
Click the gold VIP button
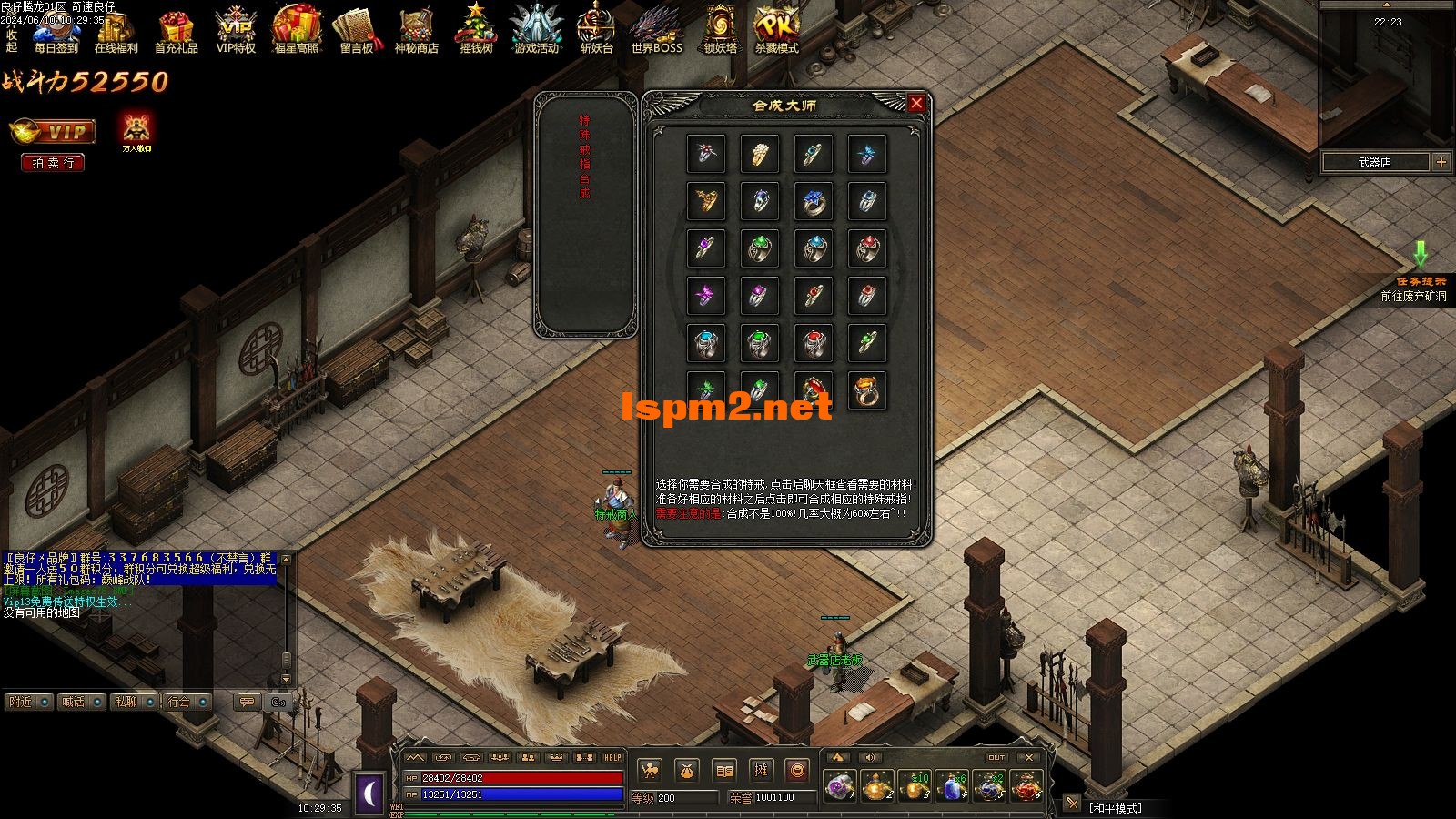tap(53, 132)
